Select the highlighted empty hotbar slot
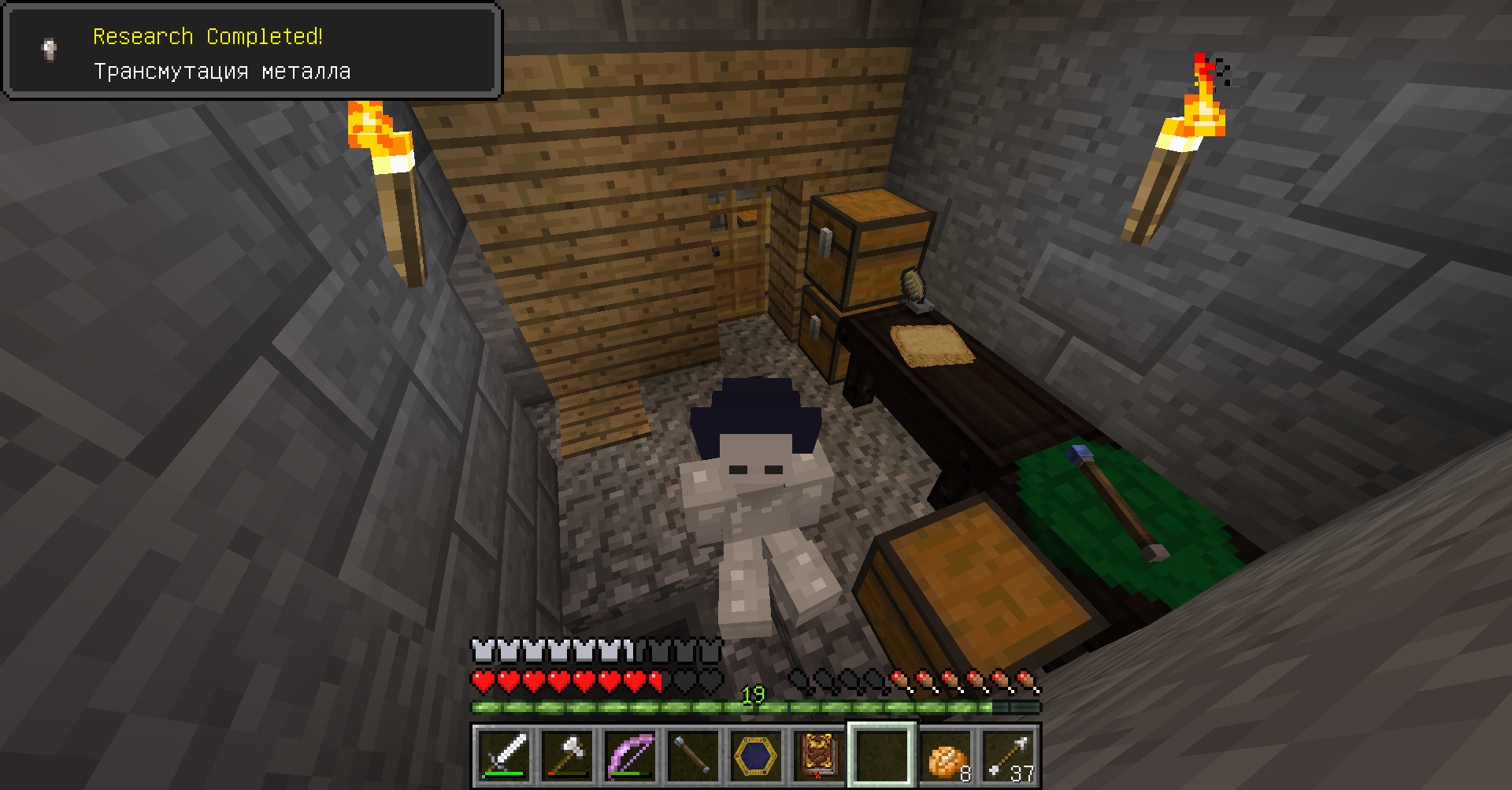 (882, 756)
